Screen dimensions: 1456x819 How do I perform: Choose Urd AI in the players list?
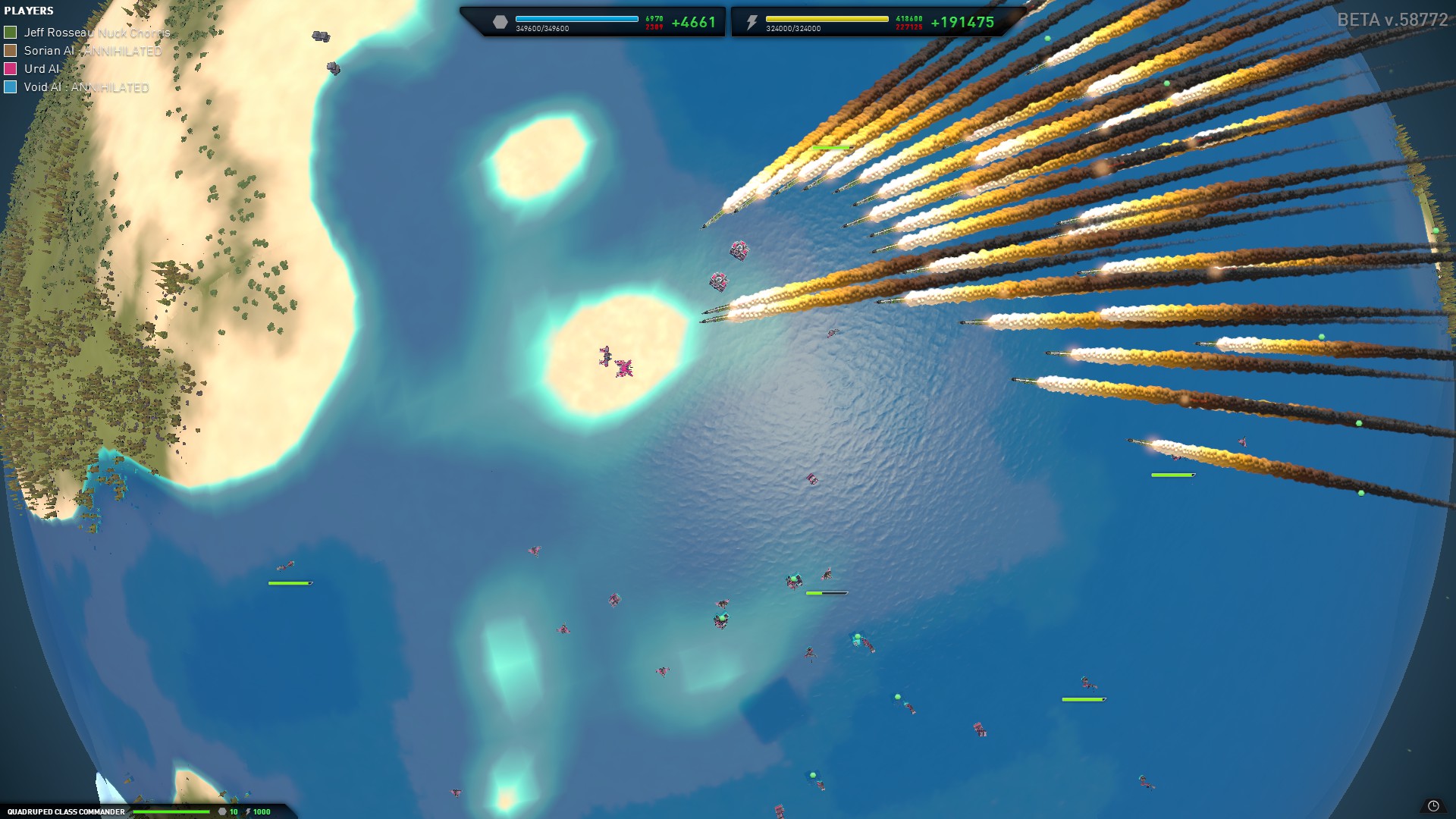[41, 69]
